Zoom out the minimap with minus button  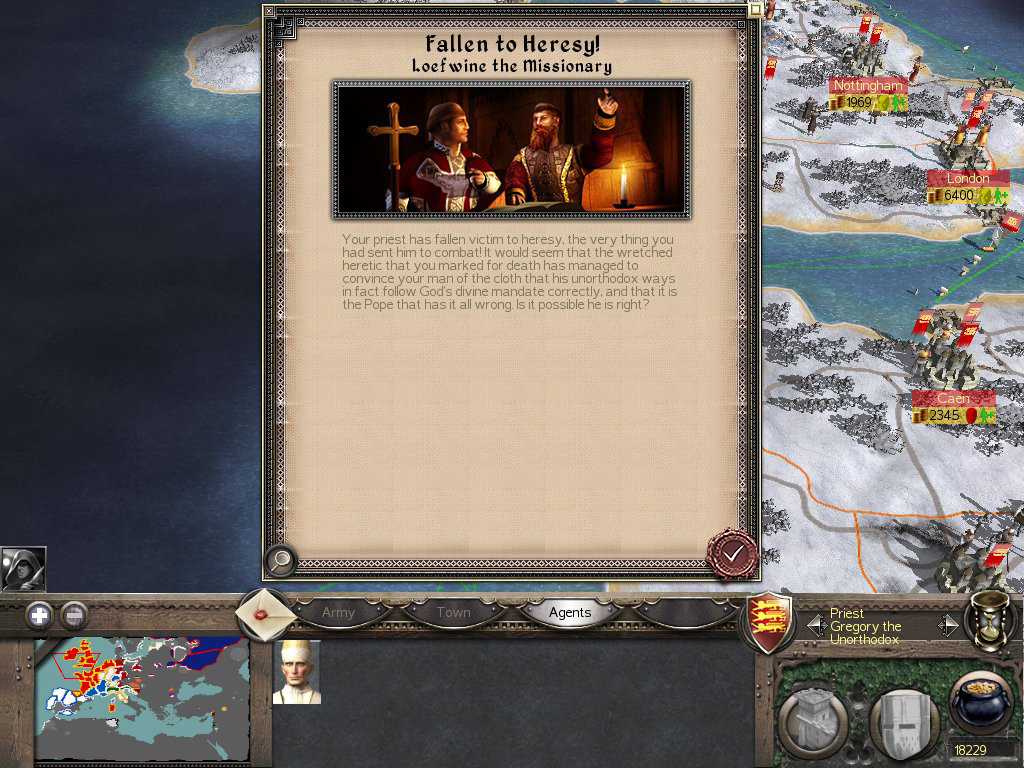click(74, 615)
